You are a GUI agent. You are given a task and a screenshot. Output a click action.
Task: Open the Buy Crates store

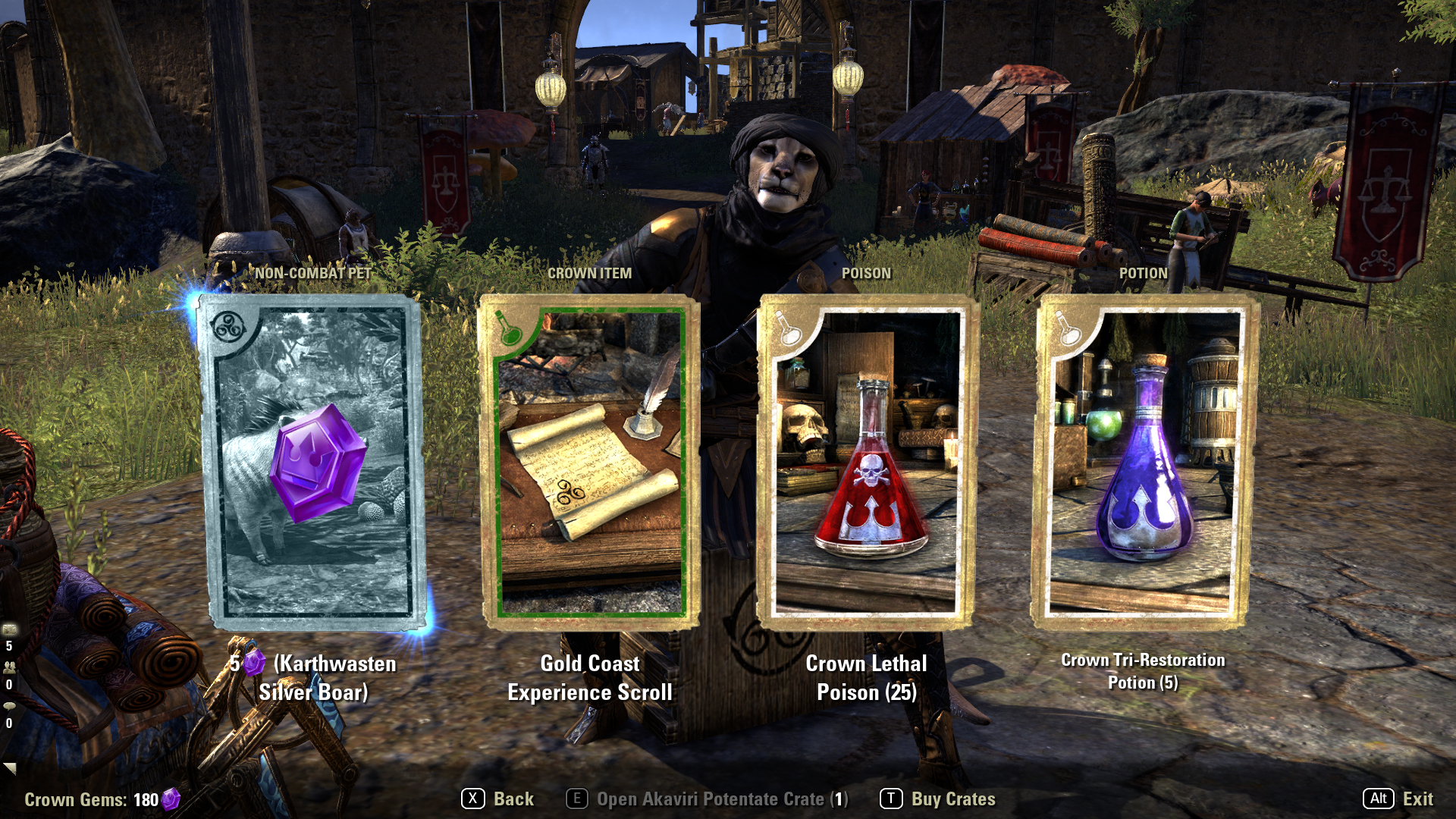[938, 799]
